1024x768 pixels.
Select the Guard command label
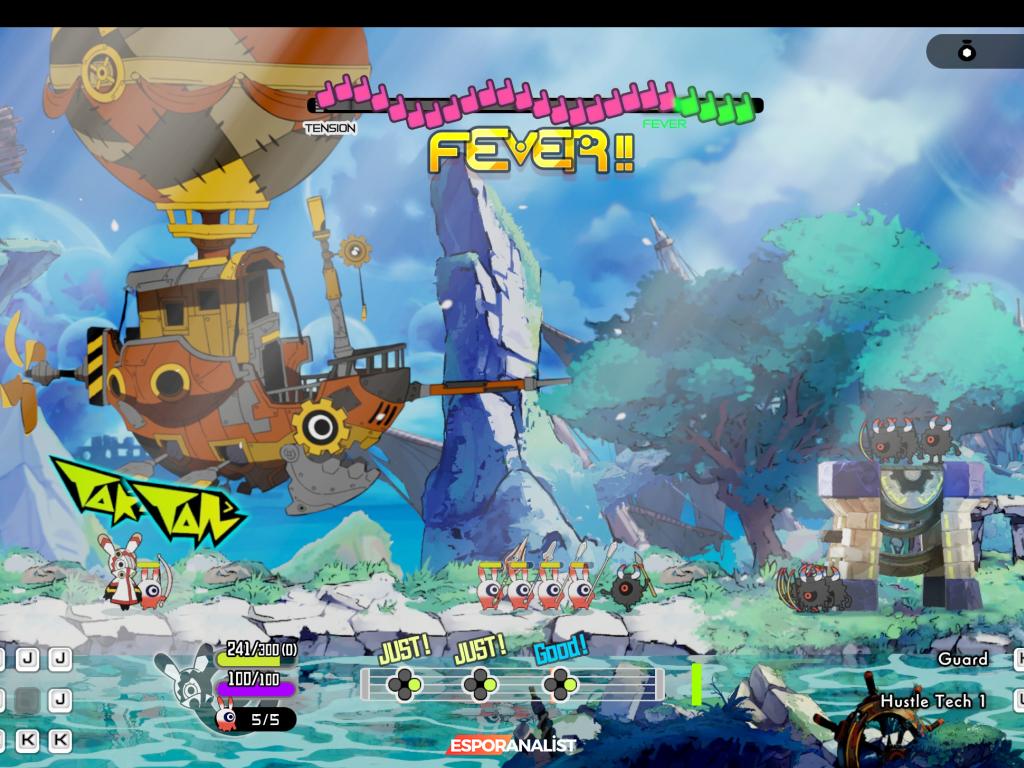click(x=962, y=659)
